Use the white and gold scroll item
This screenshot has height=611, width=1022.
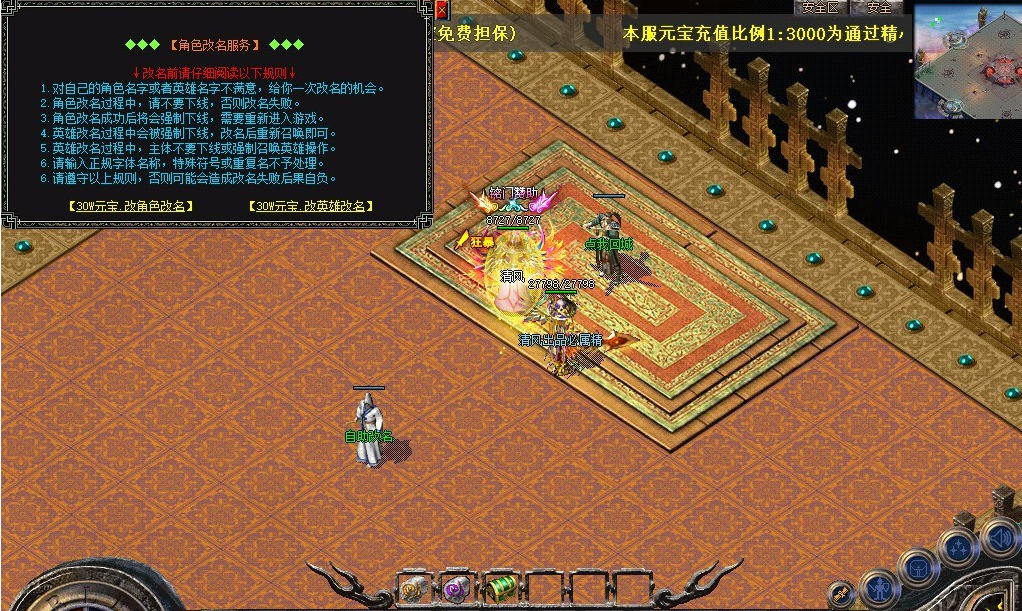click(x=415, y=589)
